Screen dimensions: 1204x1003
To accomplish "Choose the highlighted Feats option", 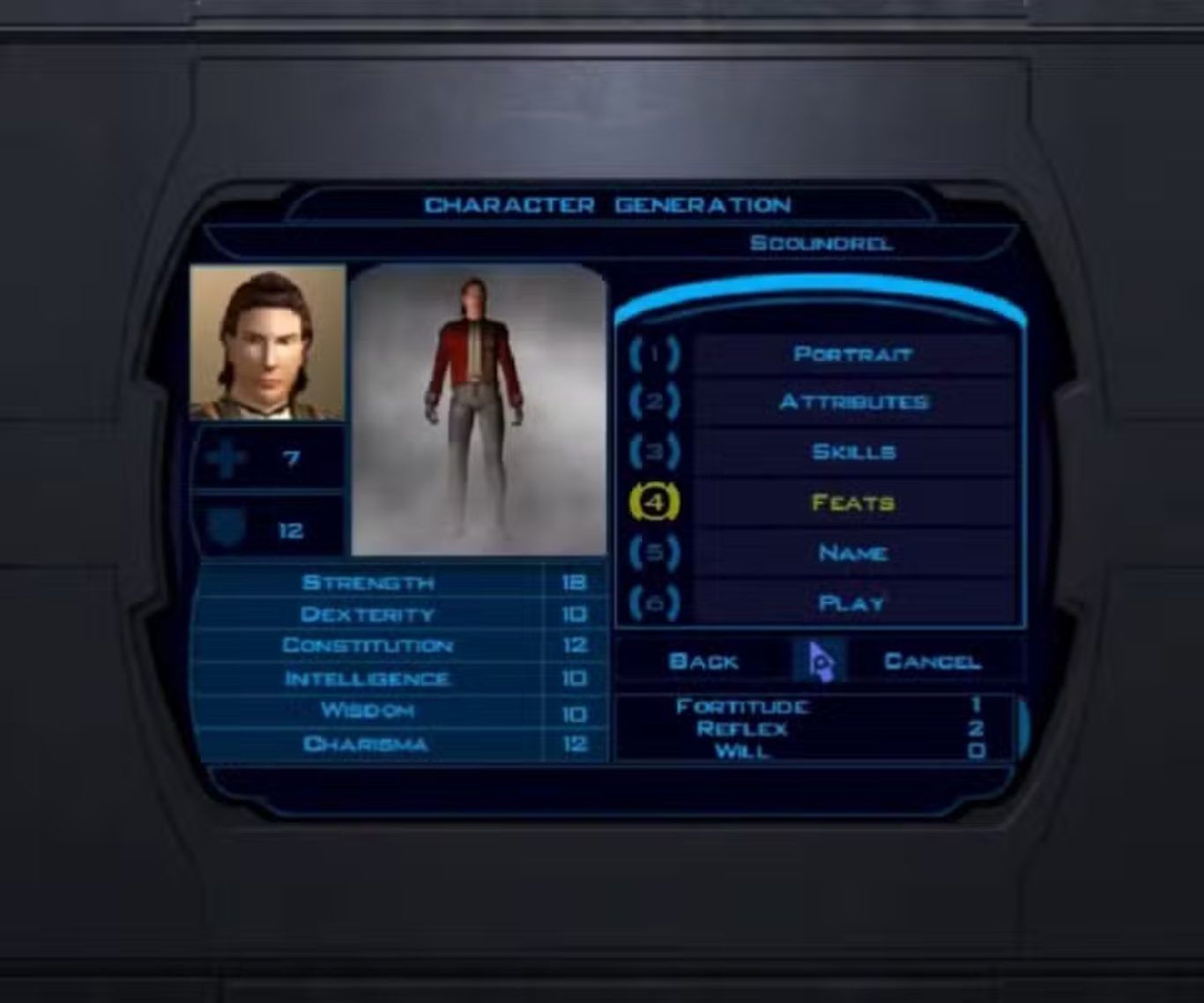I will 851,502.
